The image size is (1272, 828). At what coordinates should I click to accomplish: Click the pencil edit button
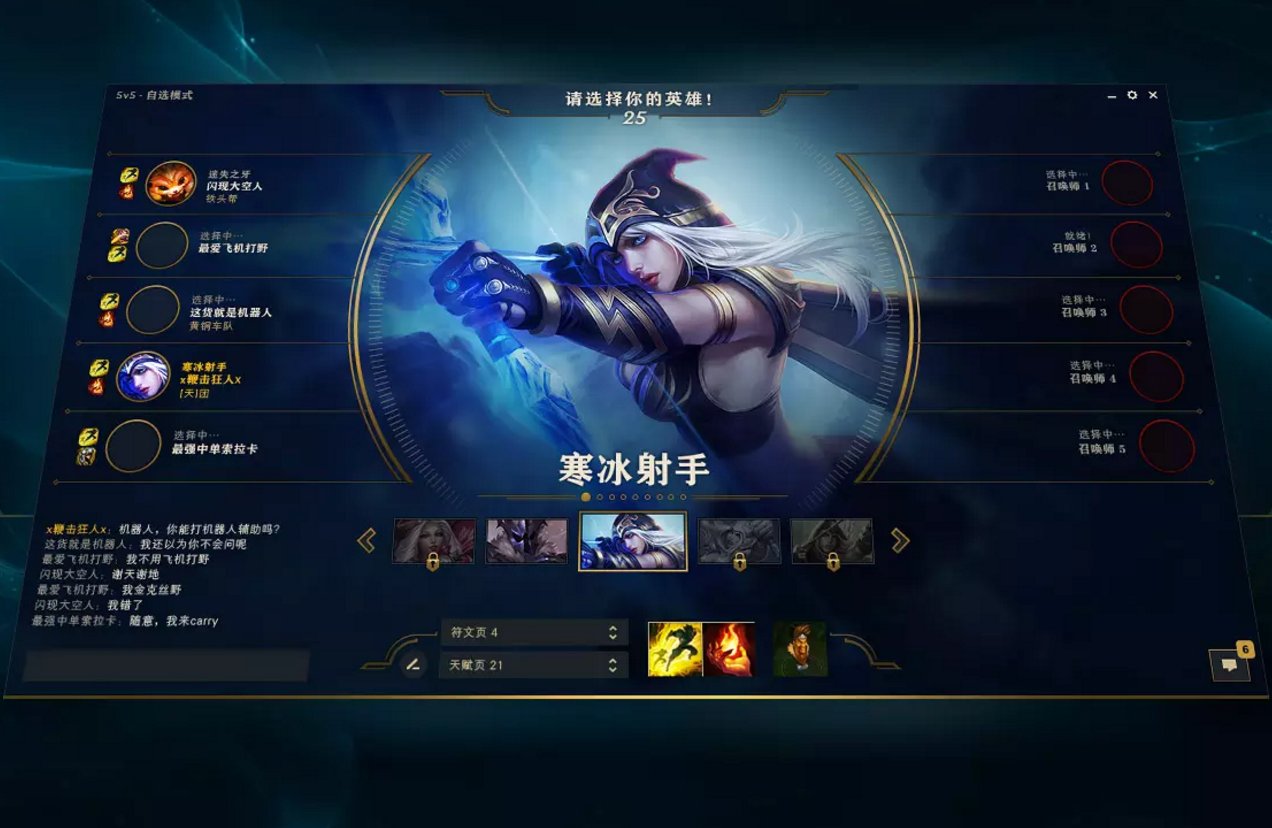pos(413,664)
